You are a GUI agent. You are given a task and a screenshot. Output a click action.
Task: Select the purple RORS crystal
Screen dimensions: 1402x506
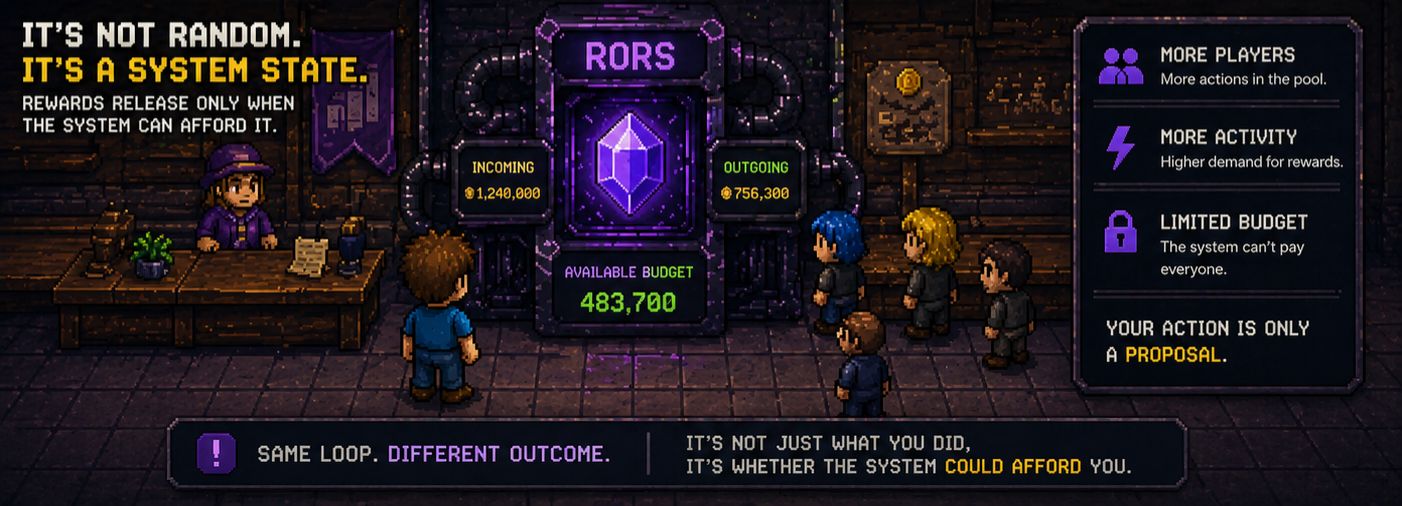coord(629,161)
